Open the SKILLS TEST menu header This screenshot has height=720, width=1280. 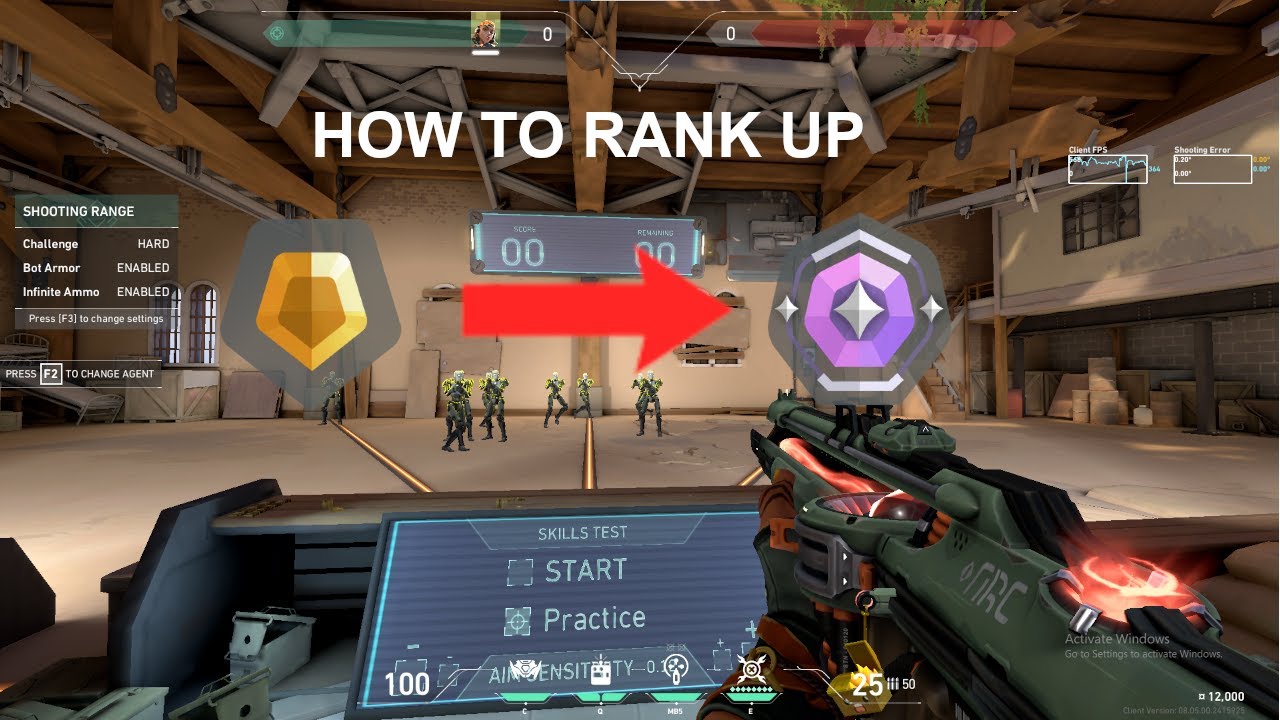[x=582, y=533]
